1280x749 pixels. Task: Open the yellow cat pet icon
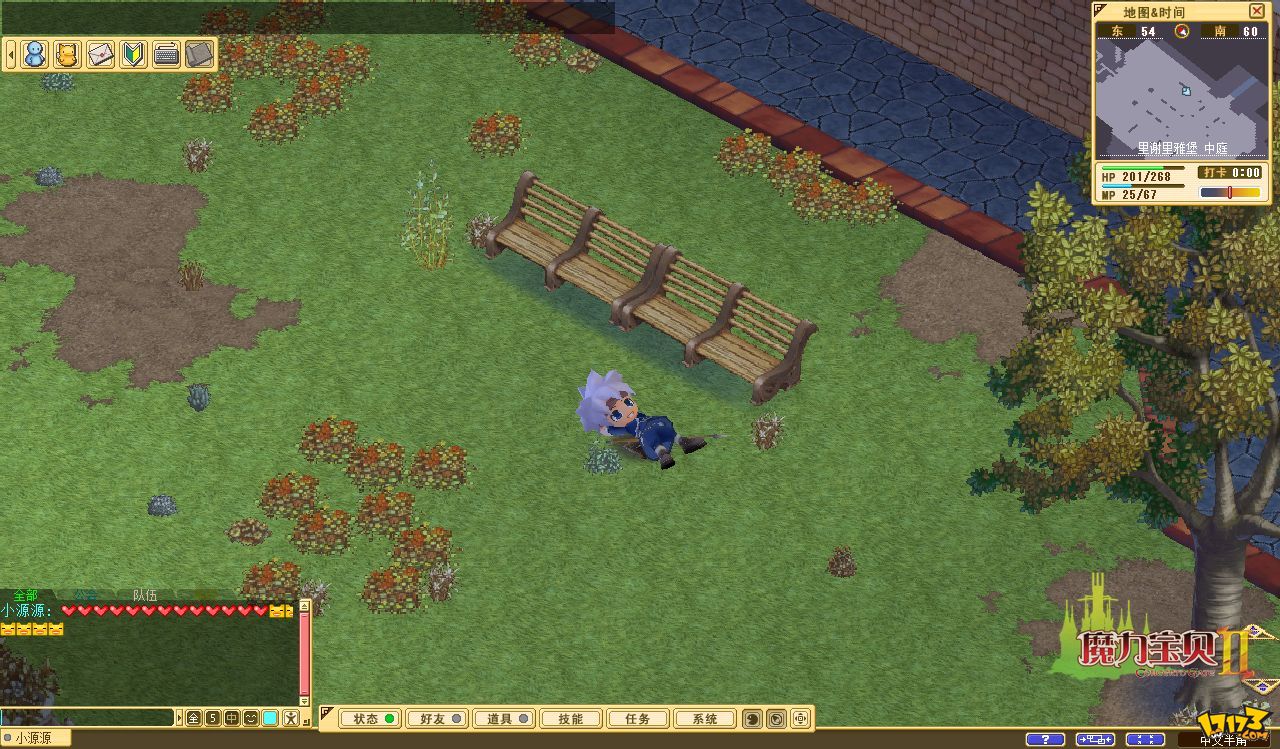pos(67,54)
